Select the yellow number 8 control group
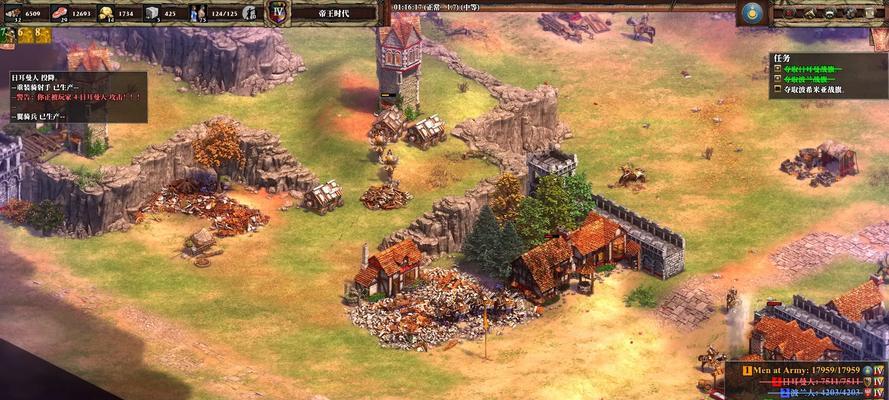Screen dimensions: 889x400 (42, 33)
